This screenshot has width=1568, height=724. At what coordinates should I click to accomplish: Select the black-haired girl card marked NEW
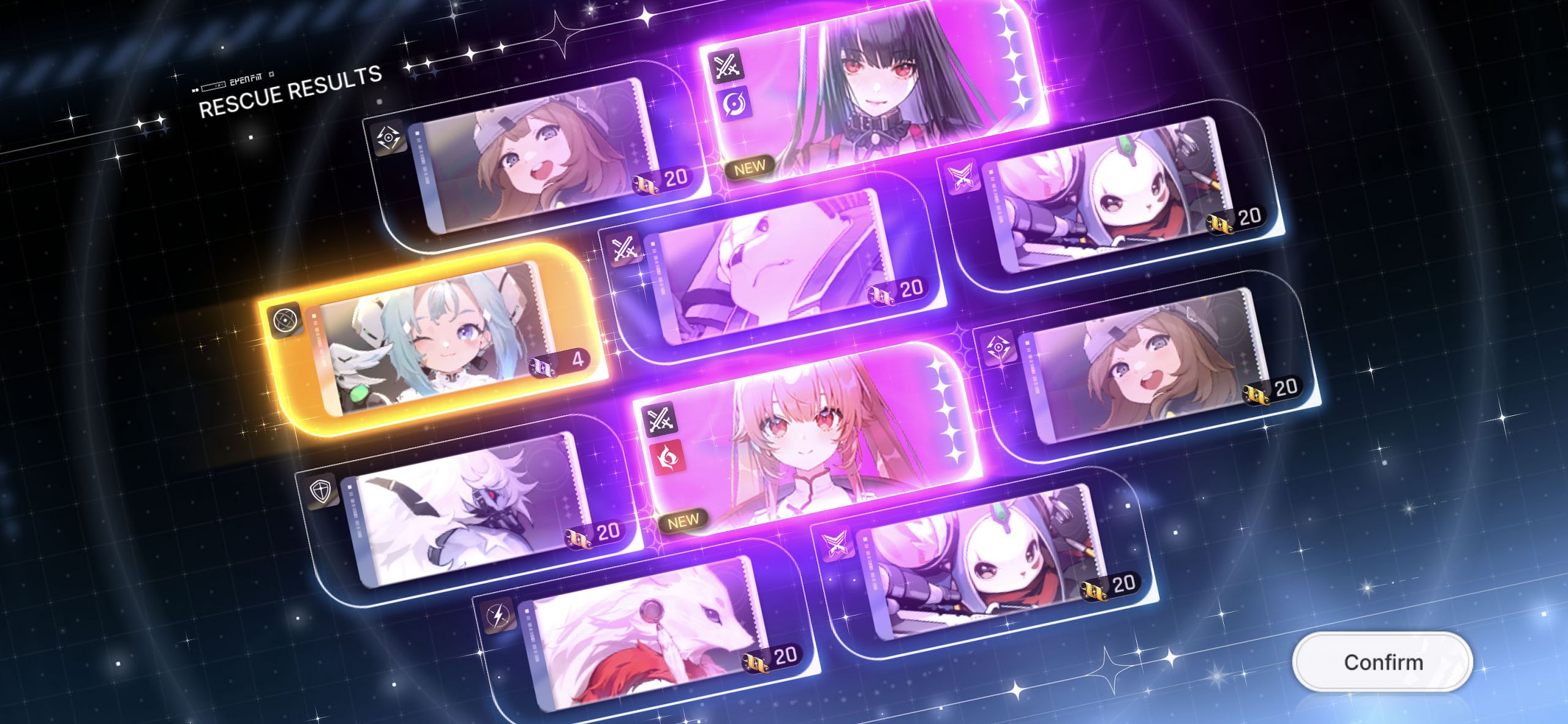[876, 92]
